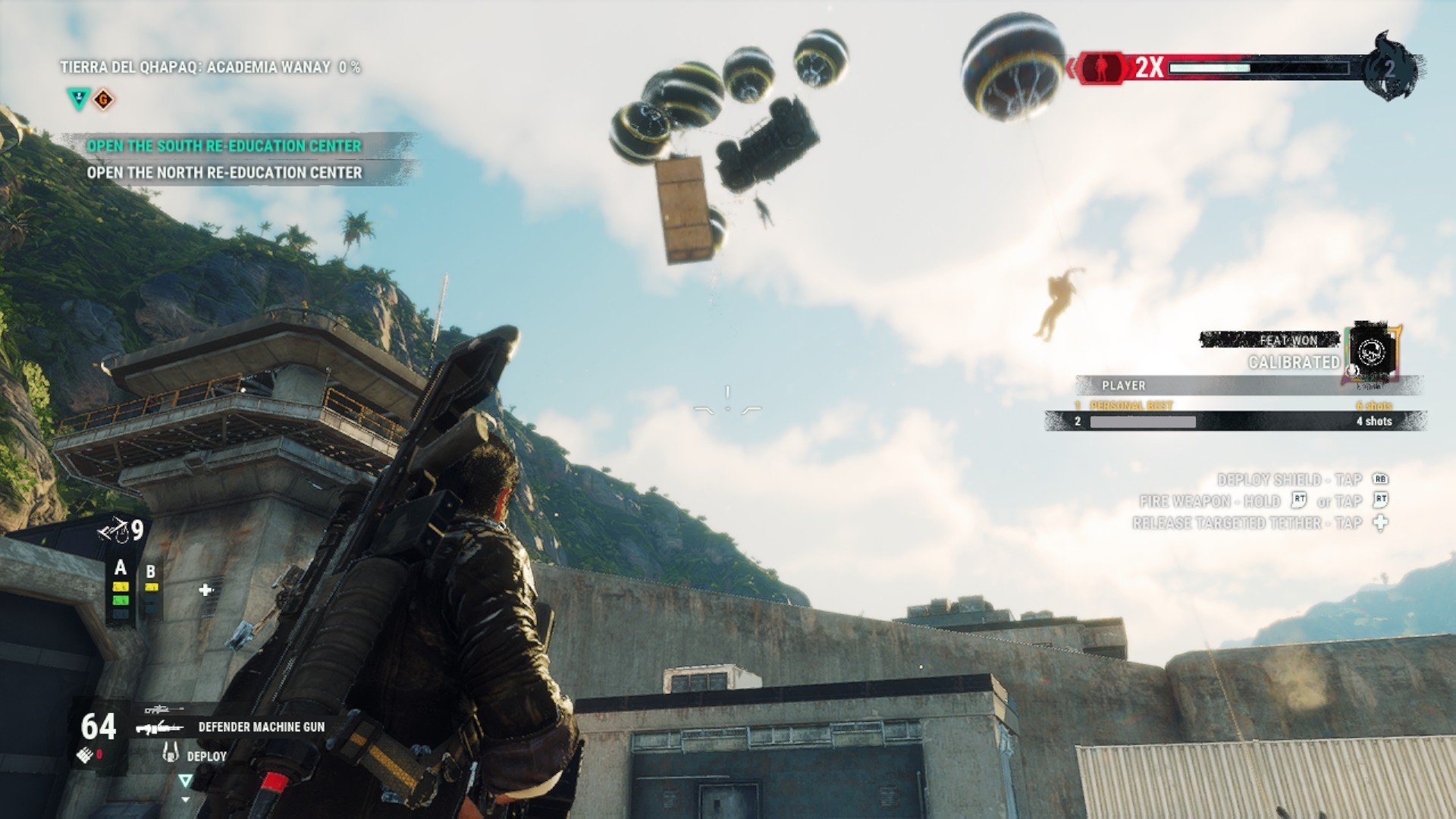
Task: Click the teal triangle faction icon
Action: (x=78, y=99)
